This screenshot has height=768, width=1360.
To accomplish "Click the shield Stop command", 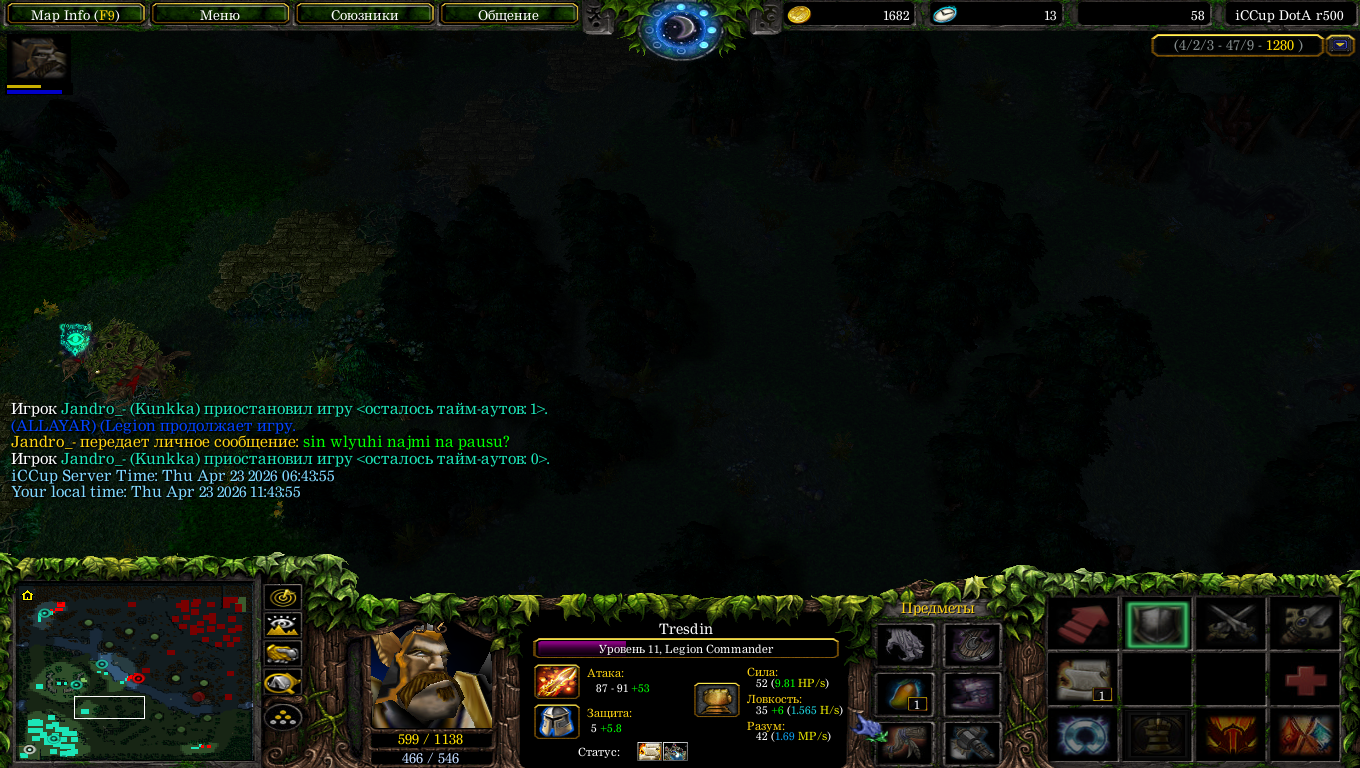I will pyautogui.click(x=1157, y=625).
